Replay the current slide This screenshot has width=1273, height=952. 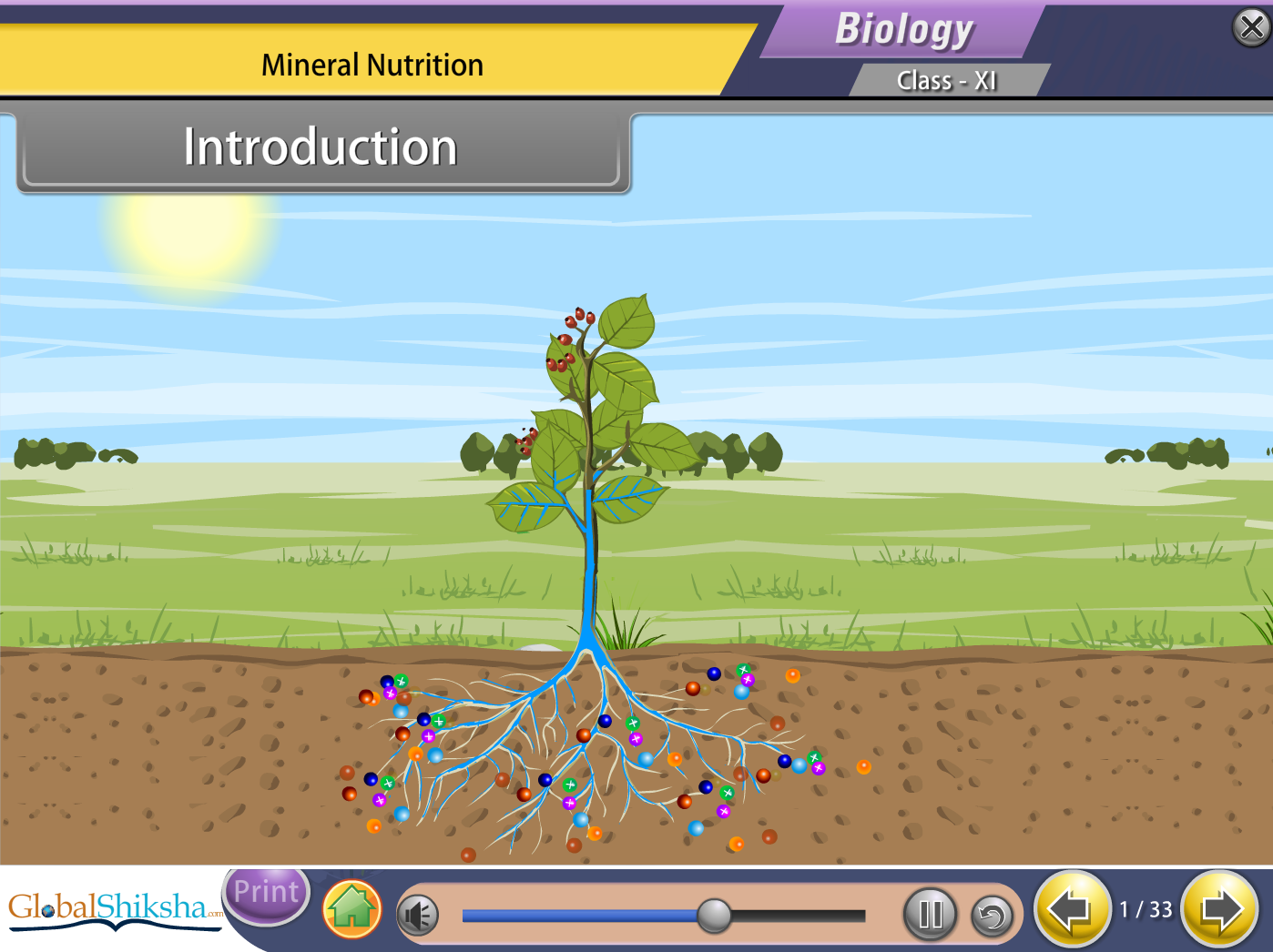(992, 915)
